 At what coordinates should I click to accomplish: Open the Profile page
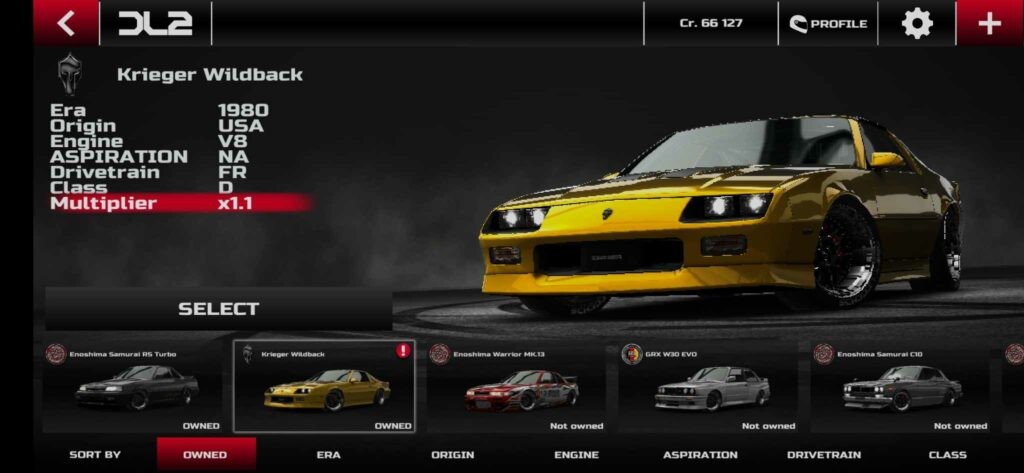[x=828, y=23]
